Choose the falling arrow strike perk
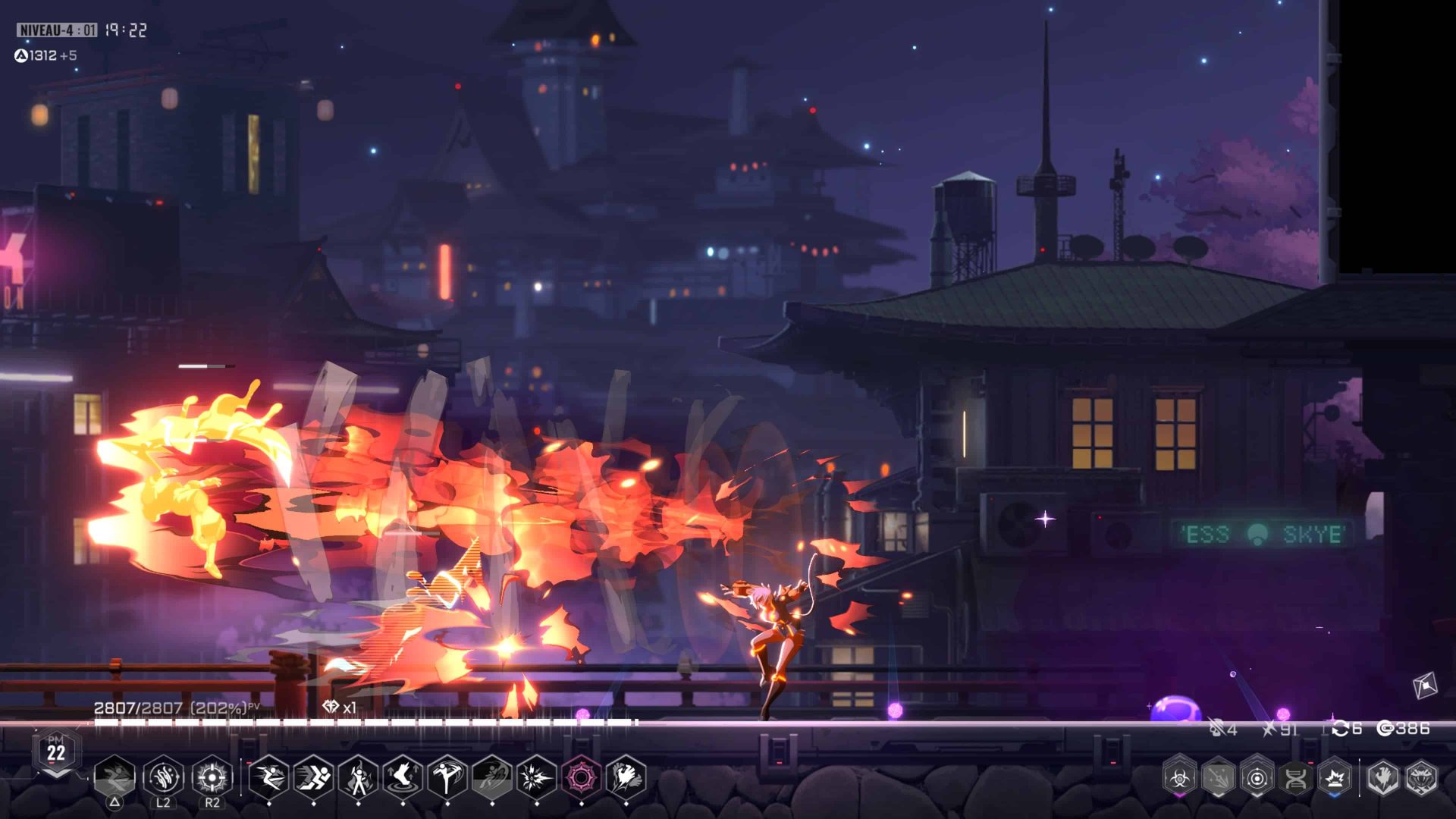Image resolution: width=1456 pixels, height=819 pixels. (x=1218, y=777)
